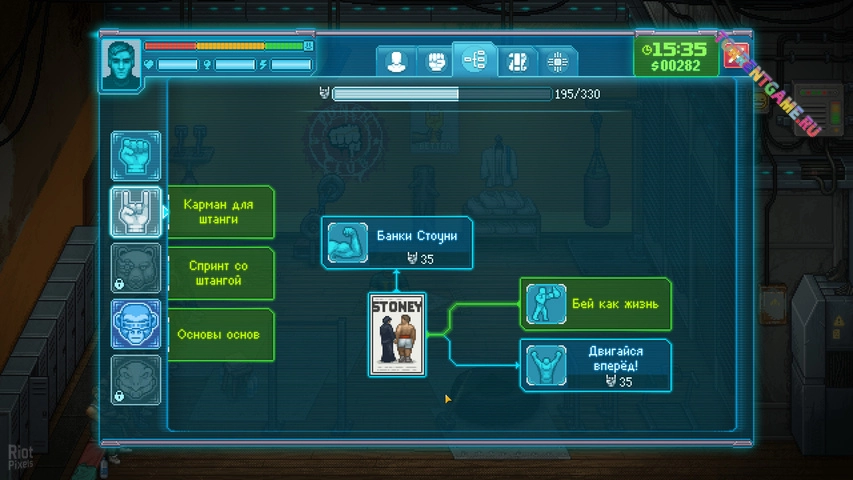Select the skill tree tab

[475, 61]
